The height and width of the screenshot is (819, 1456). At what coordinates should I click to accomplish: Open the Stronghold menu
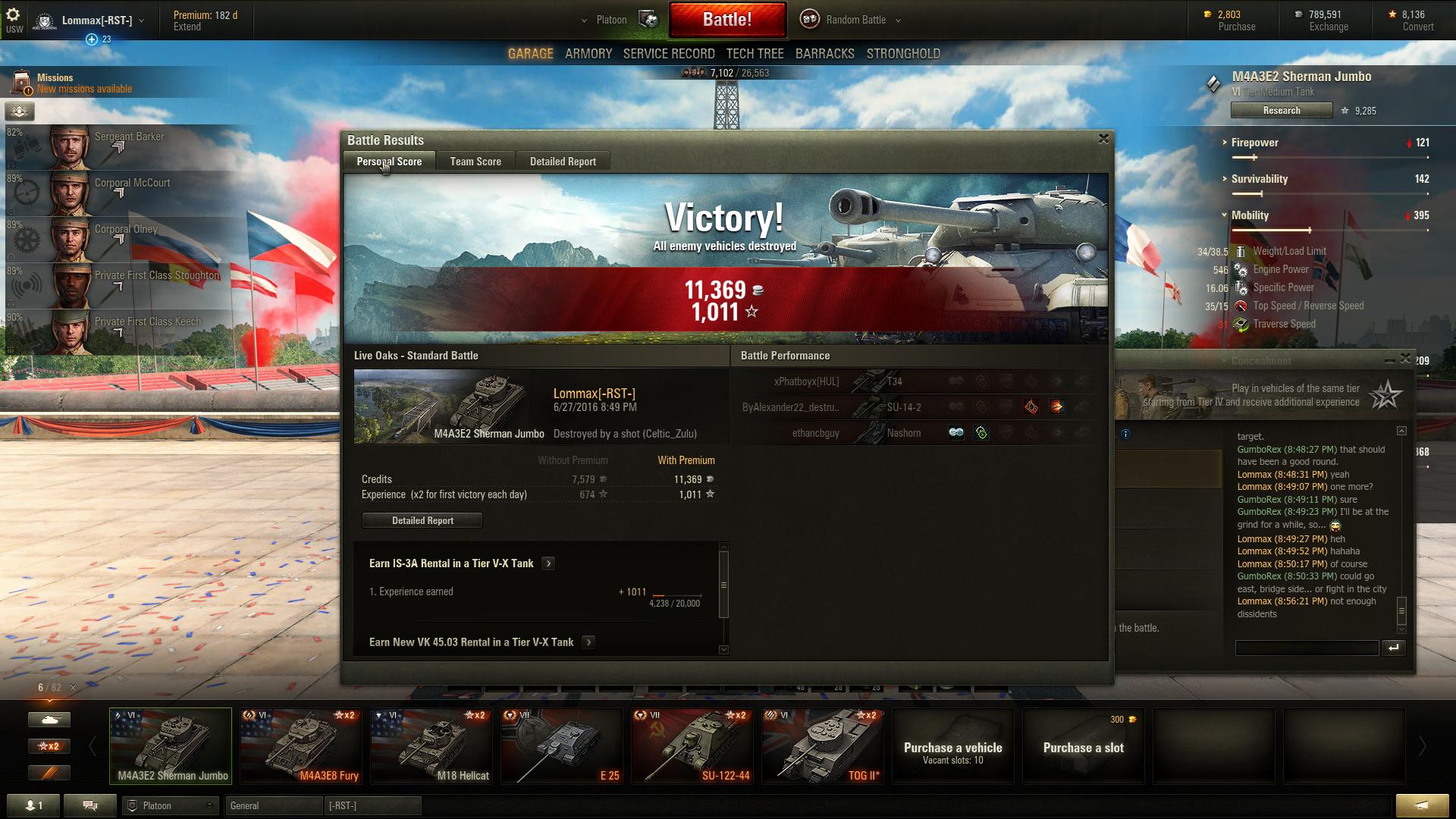(x=903, y=54)
